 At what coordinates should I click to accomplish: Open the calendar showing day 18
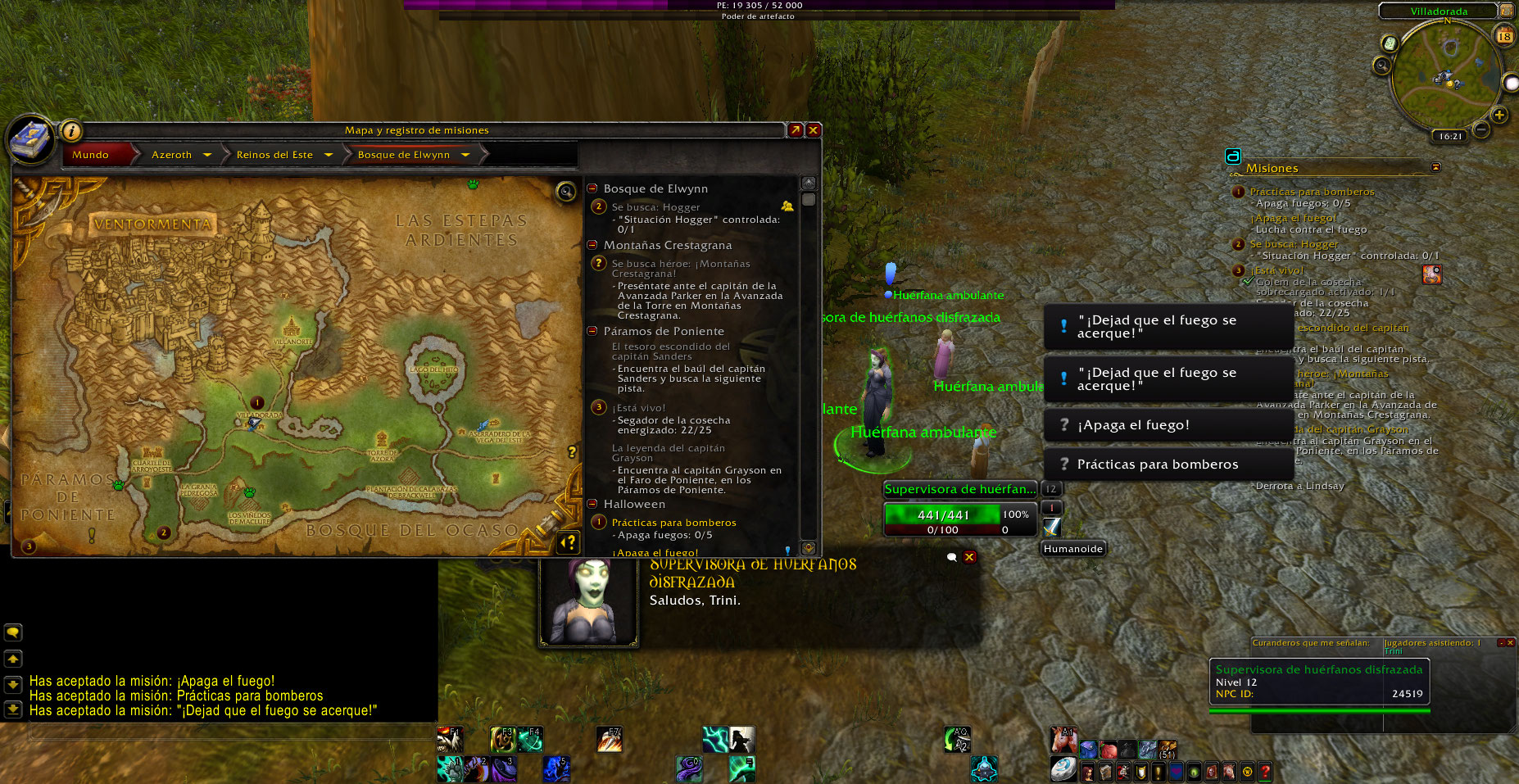click(x=1504, y=36)
